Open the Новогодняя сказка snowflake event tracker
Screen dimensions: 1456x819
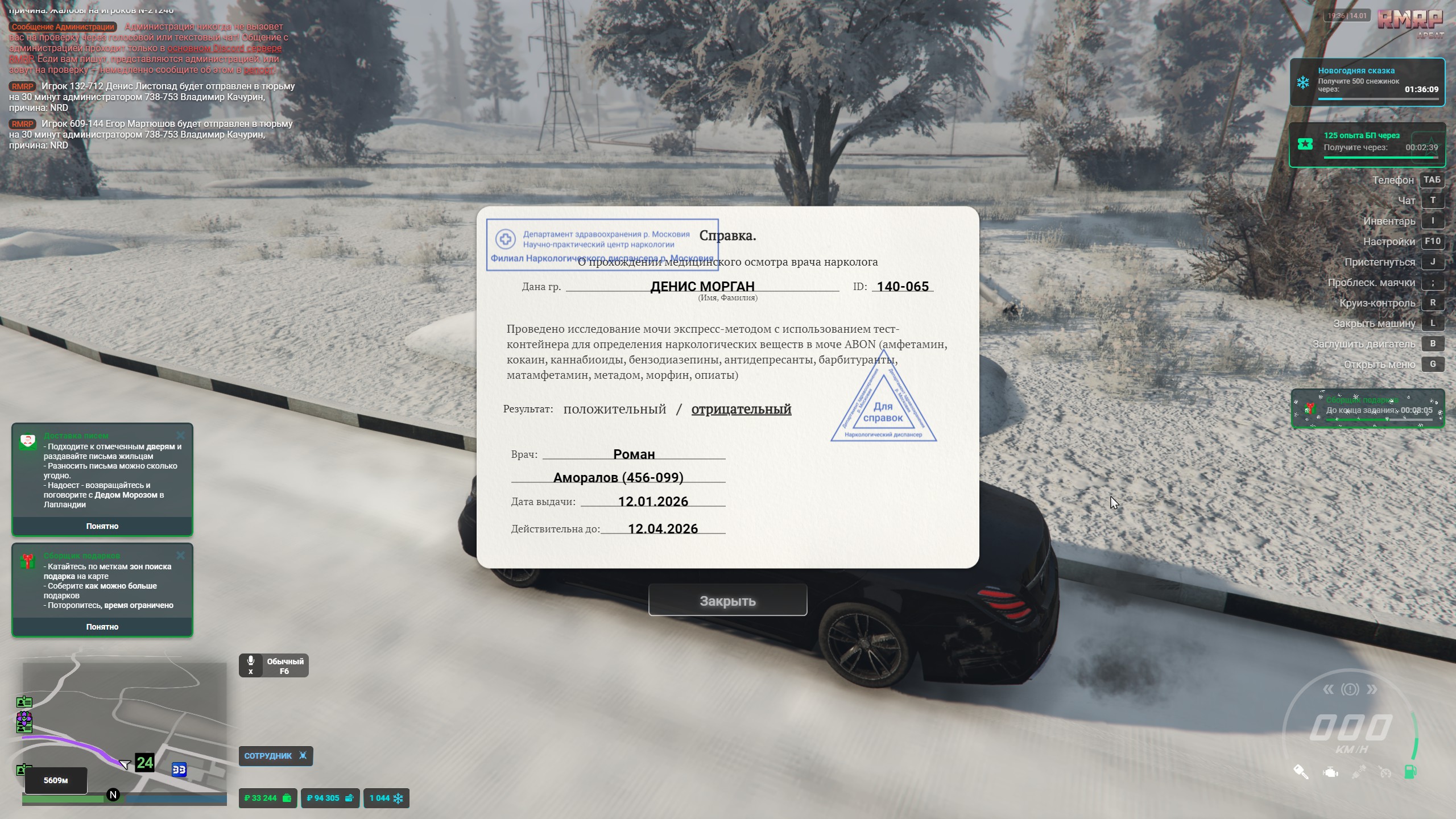click(x=1367, y=82)
